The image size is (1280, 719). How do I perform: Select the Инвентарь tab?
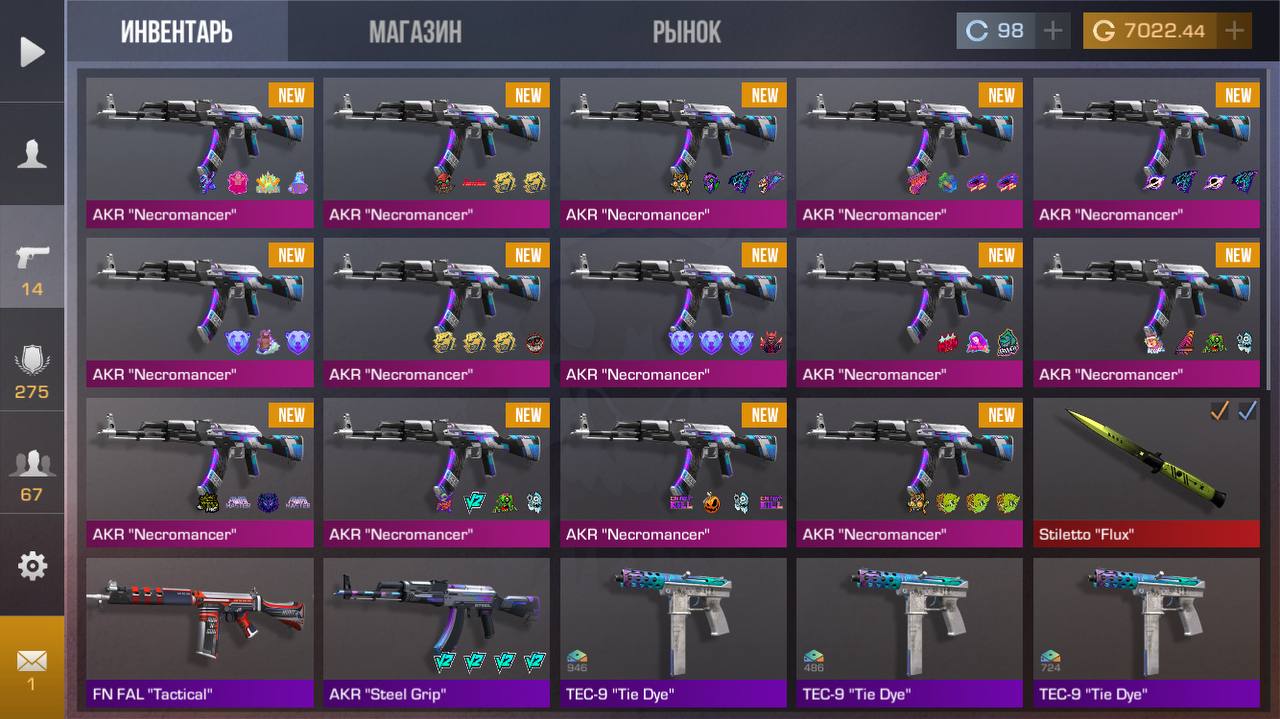177,32
